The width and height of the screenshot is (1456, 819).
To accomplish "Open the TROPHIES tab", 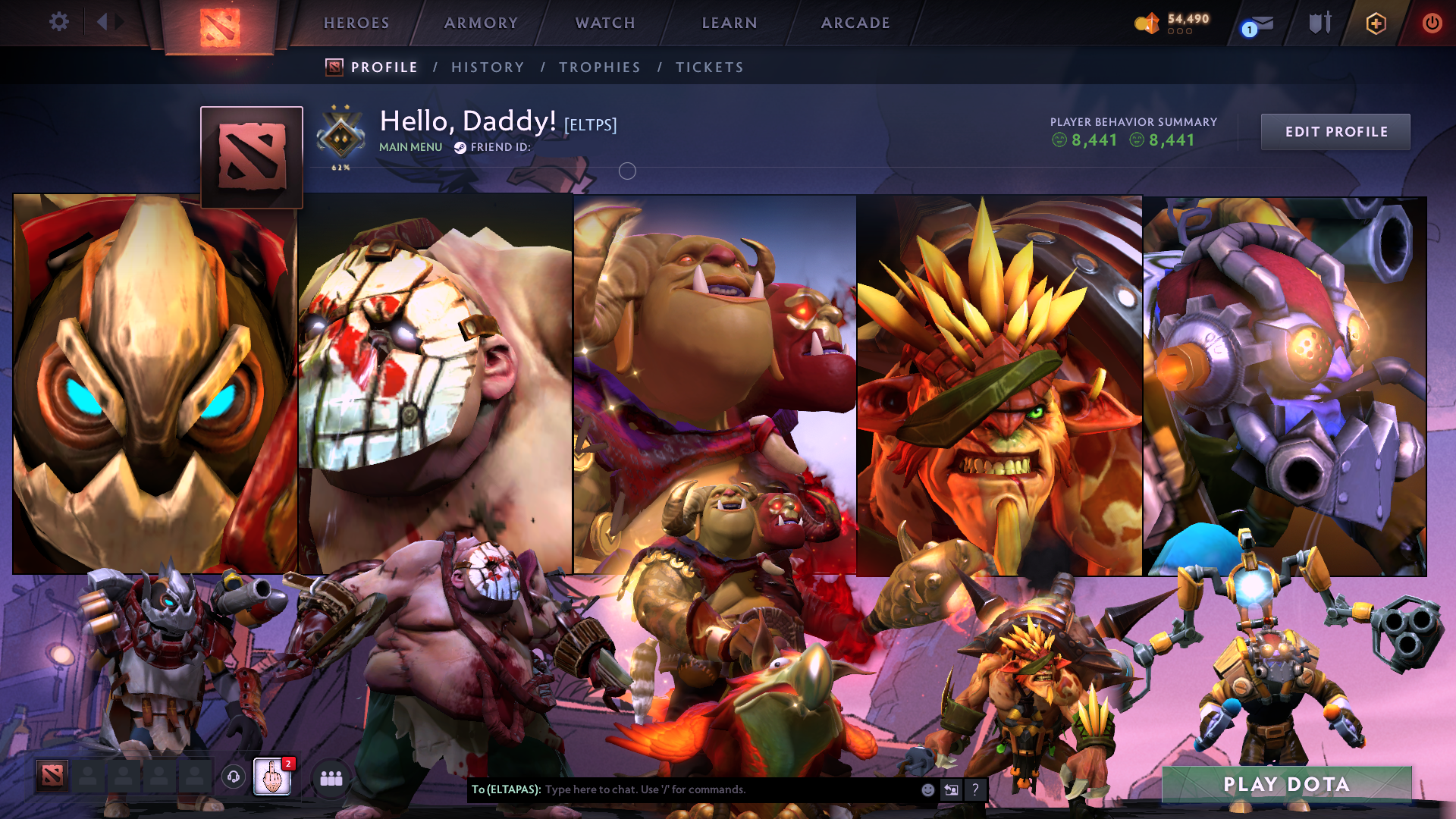I will (599, 67).
